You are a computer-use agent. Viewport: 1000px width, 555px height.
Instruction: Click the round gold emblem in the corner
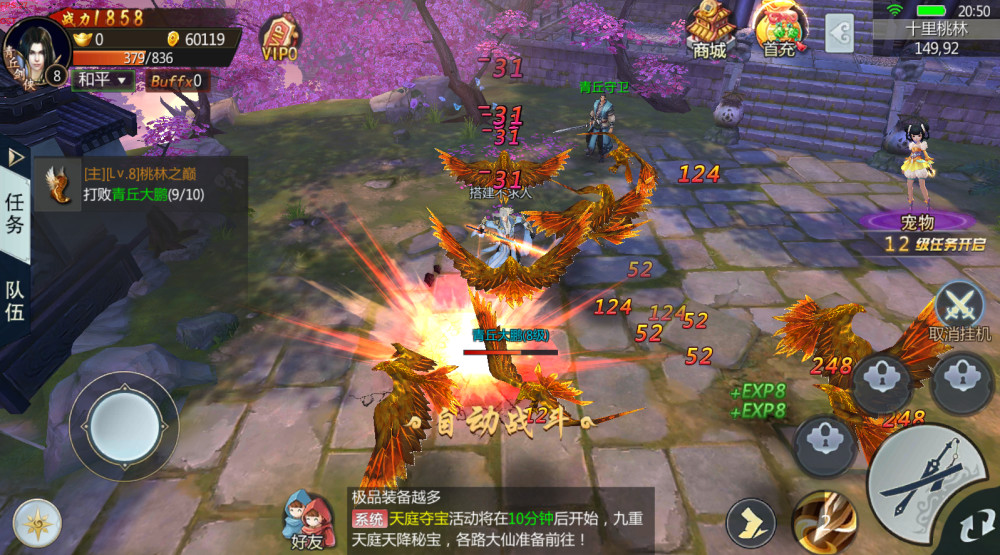point(37,521)
